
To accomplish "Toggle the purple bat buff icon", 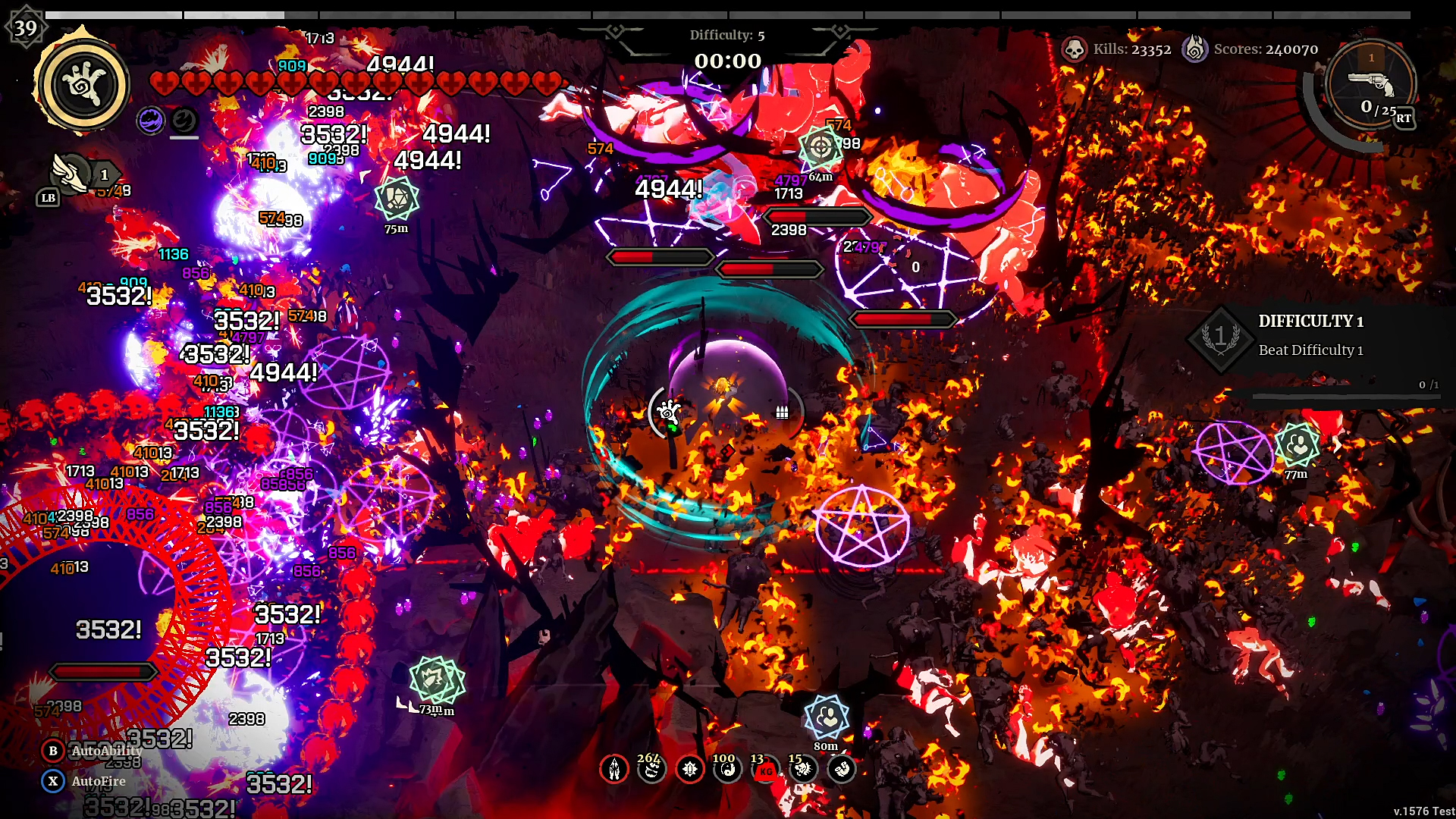I will (150, 119).
